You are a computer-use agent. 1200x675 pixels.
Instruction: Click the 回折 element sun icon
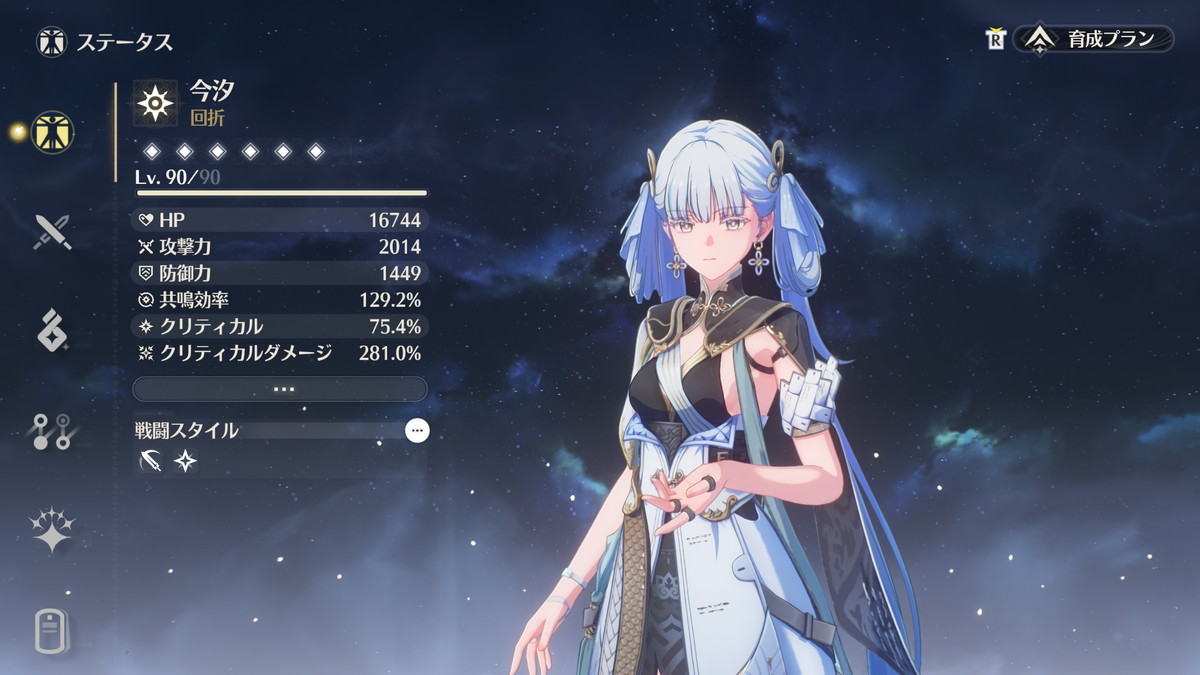[155, 103]
